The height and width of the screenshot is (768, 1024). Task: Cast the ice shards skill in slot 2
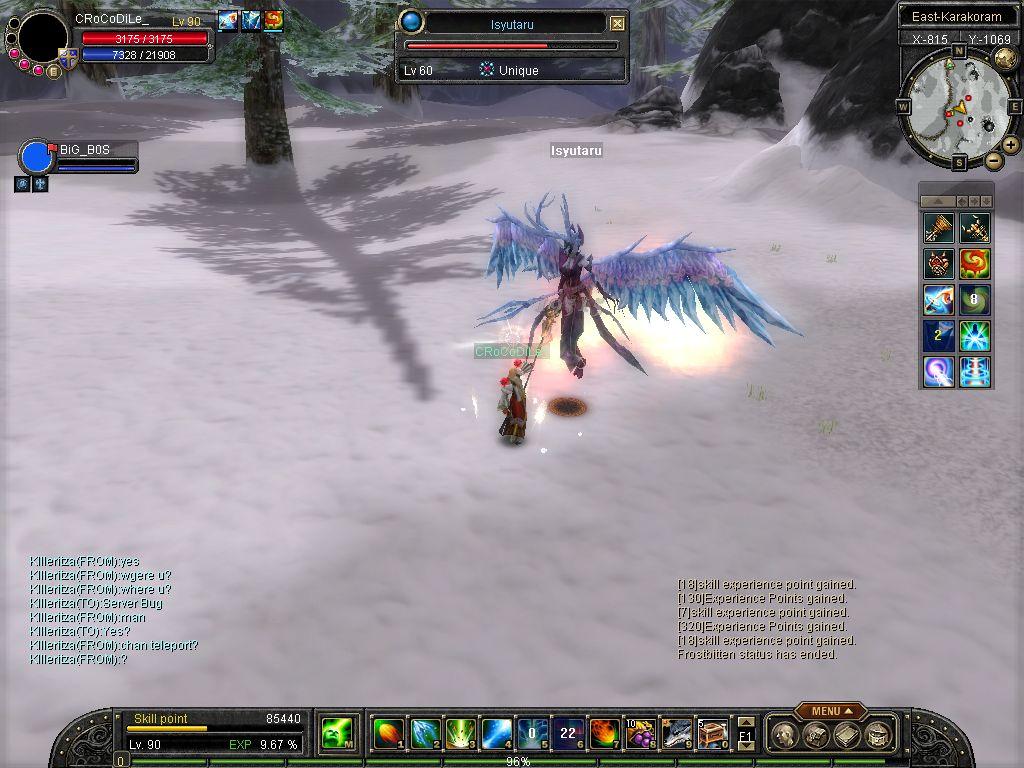click(424, 734)
